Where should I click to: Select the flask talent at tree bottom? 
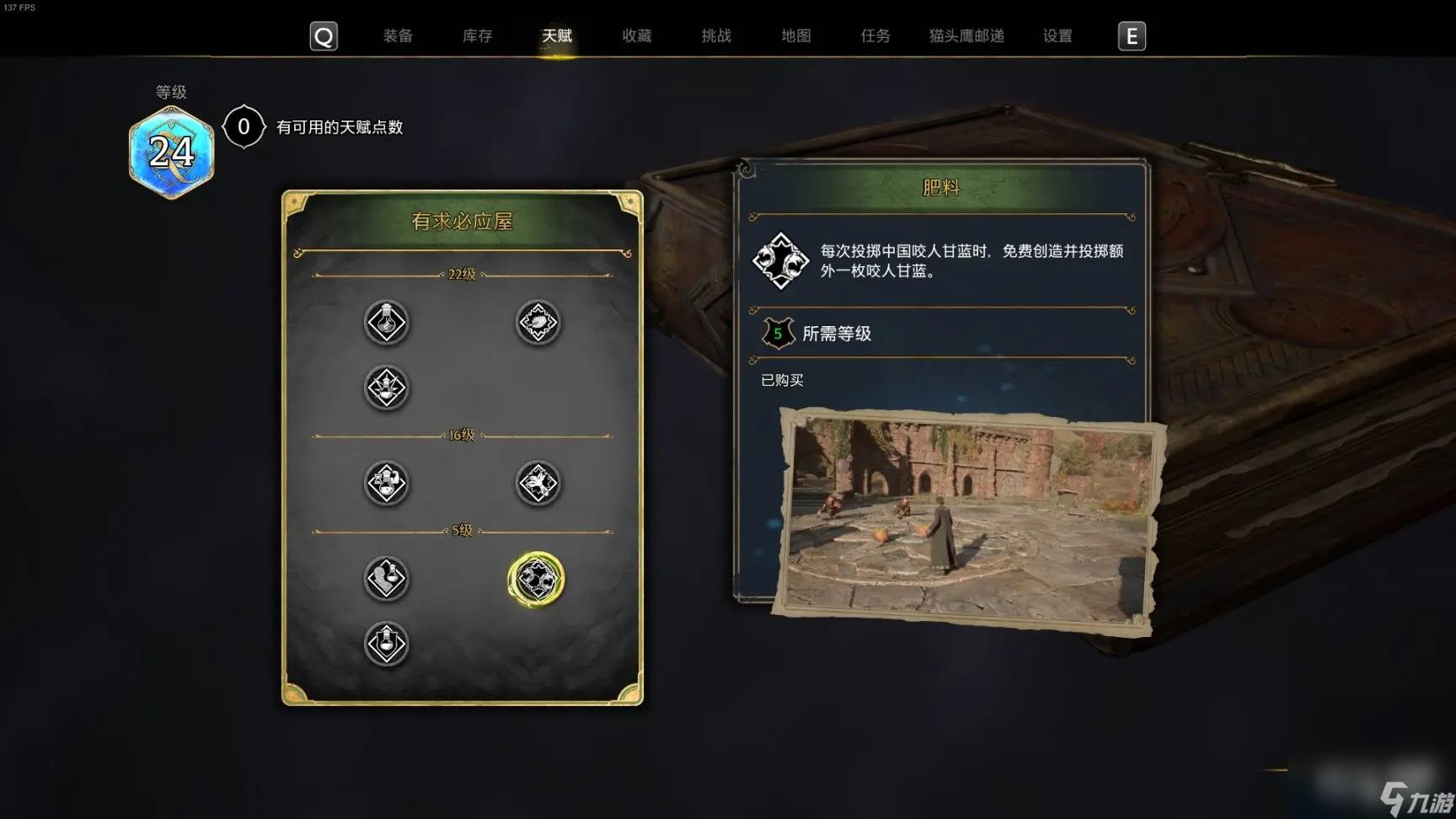coord(387,642)
